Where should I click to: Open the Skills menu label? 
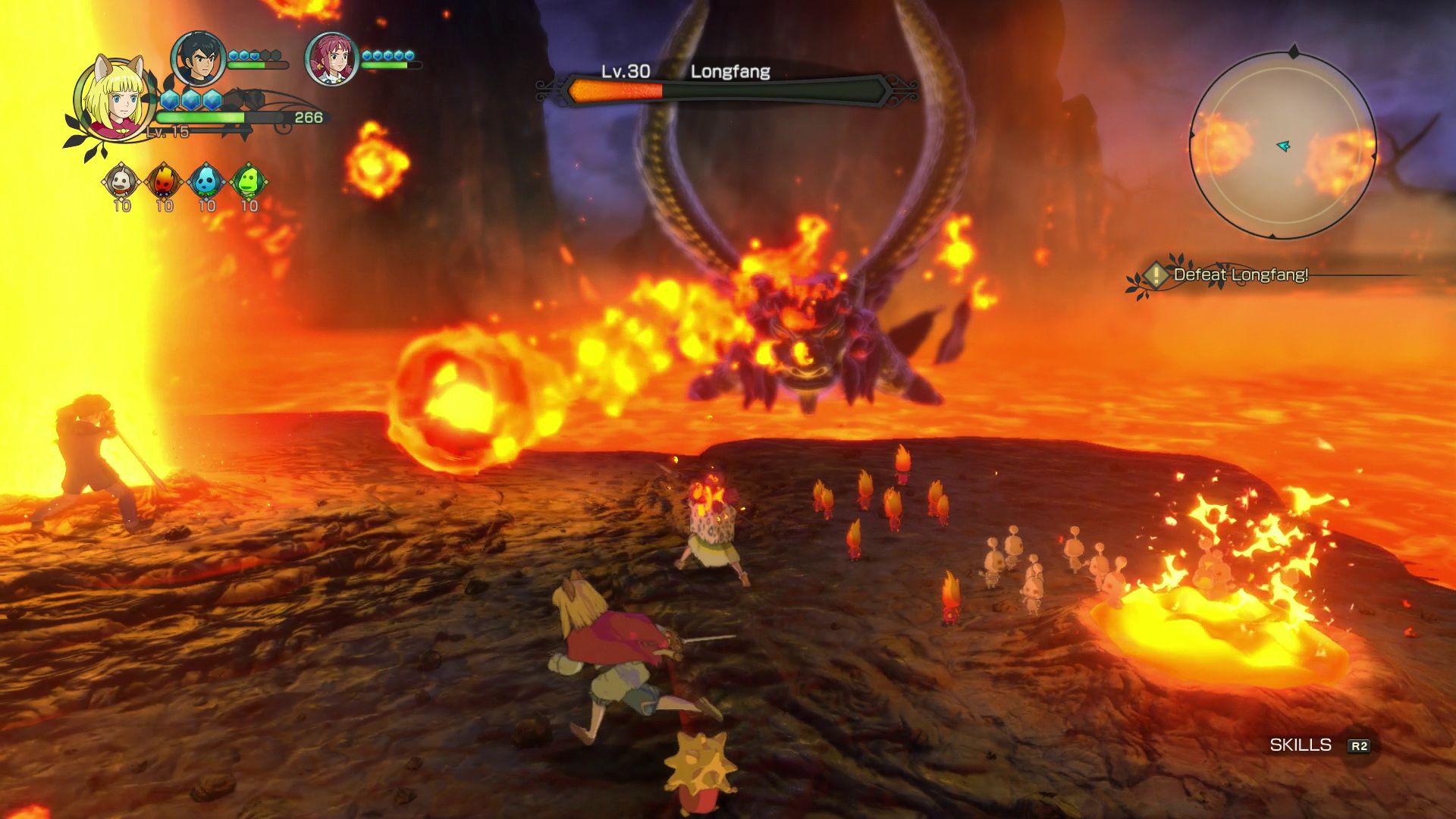pyautogui.click(x=1301, y=745)
